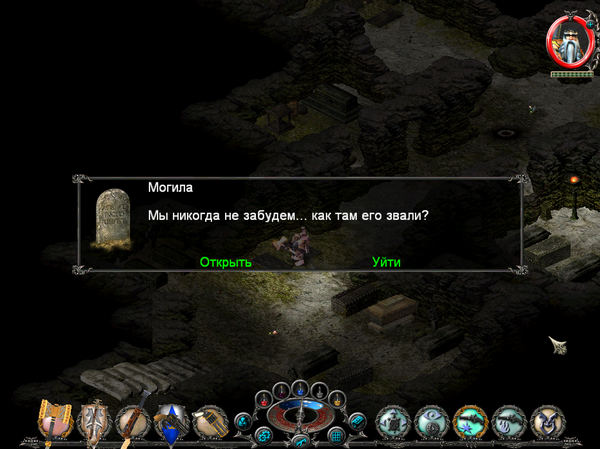Choose the blue triangular shield weapon slot
This screenshot has height=449, width=600.
pos(172,420)
